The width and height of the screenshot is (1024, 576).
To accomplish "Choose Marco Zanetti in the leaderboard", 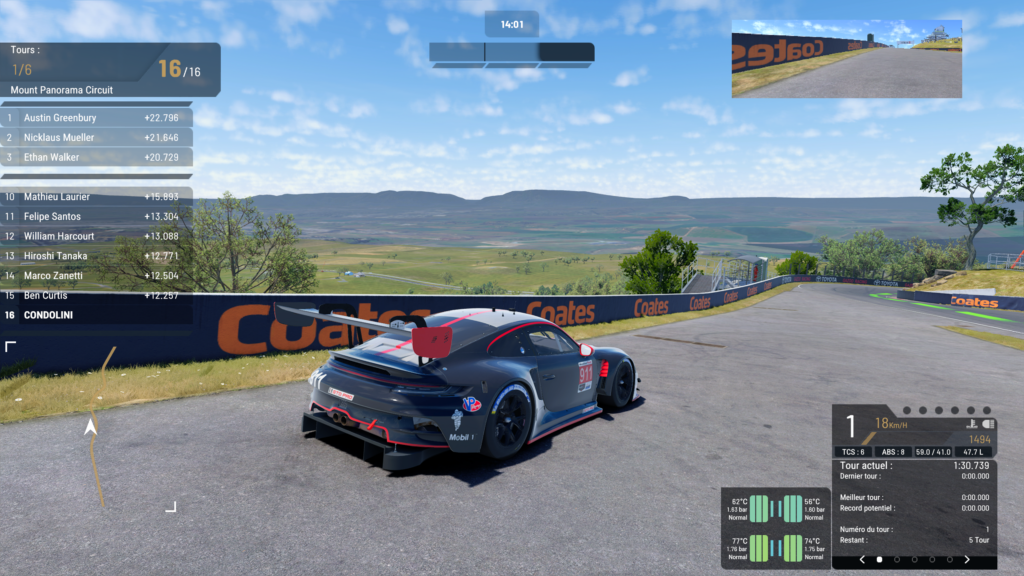I will coord(97,275).
